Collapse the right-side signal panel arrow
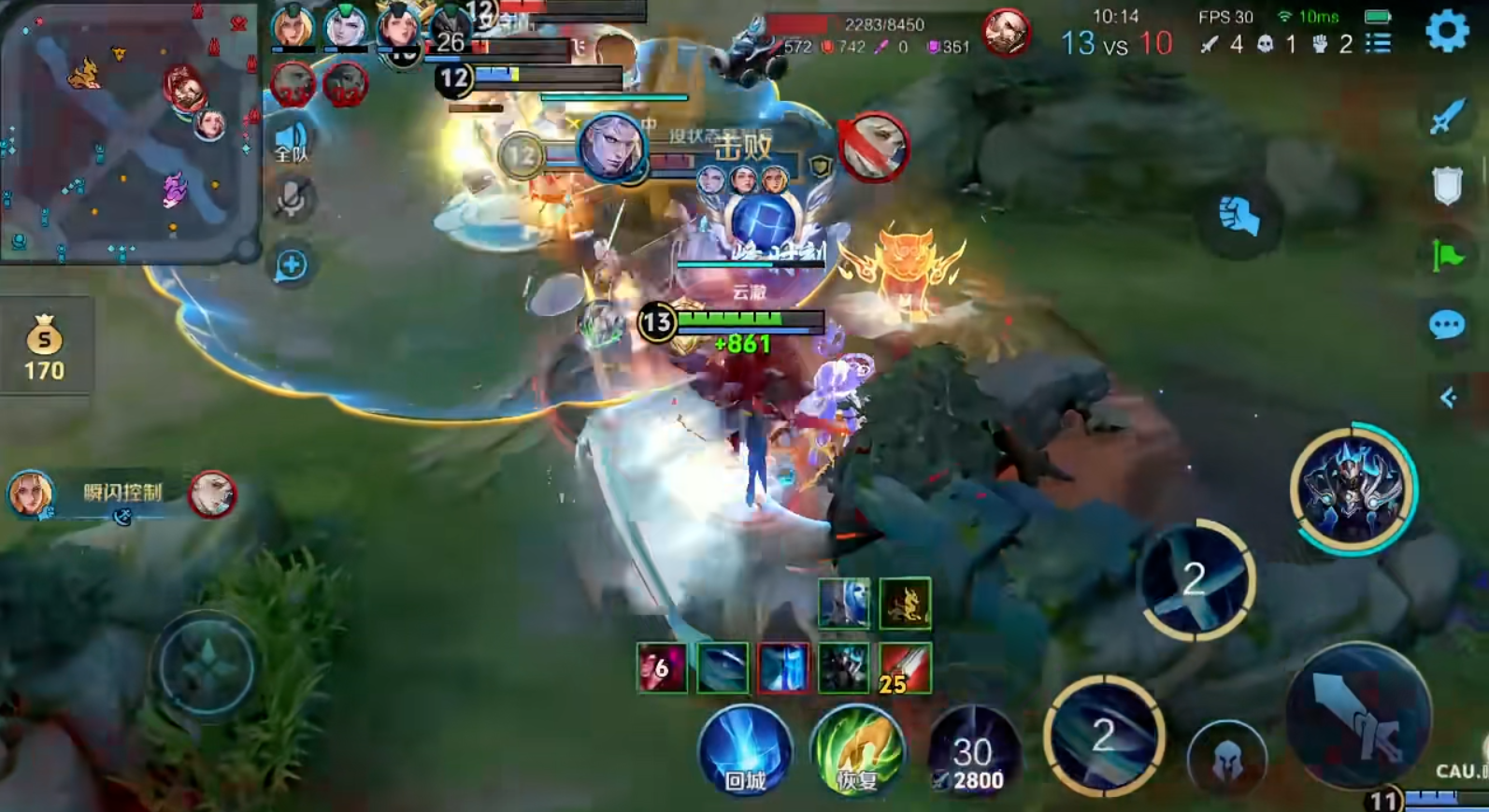The width and height of the screenshot is (1489, 812). [1448, 398]
